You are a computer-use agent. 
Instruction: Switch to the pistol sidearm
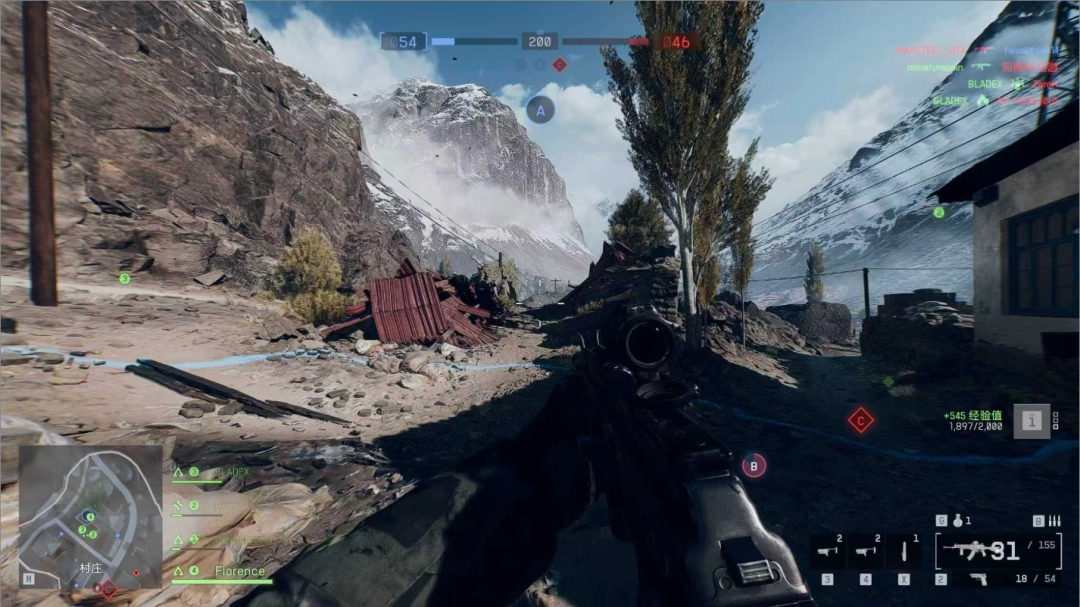tap(978, 579)
